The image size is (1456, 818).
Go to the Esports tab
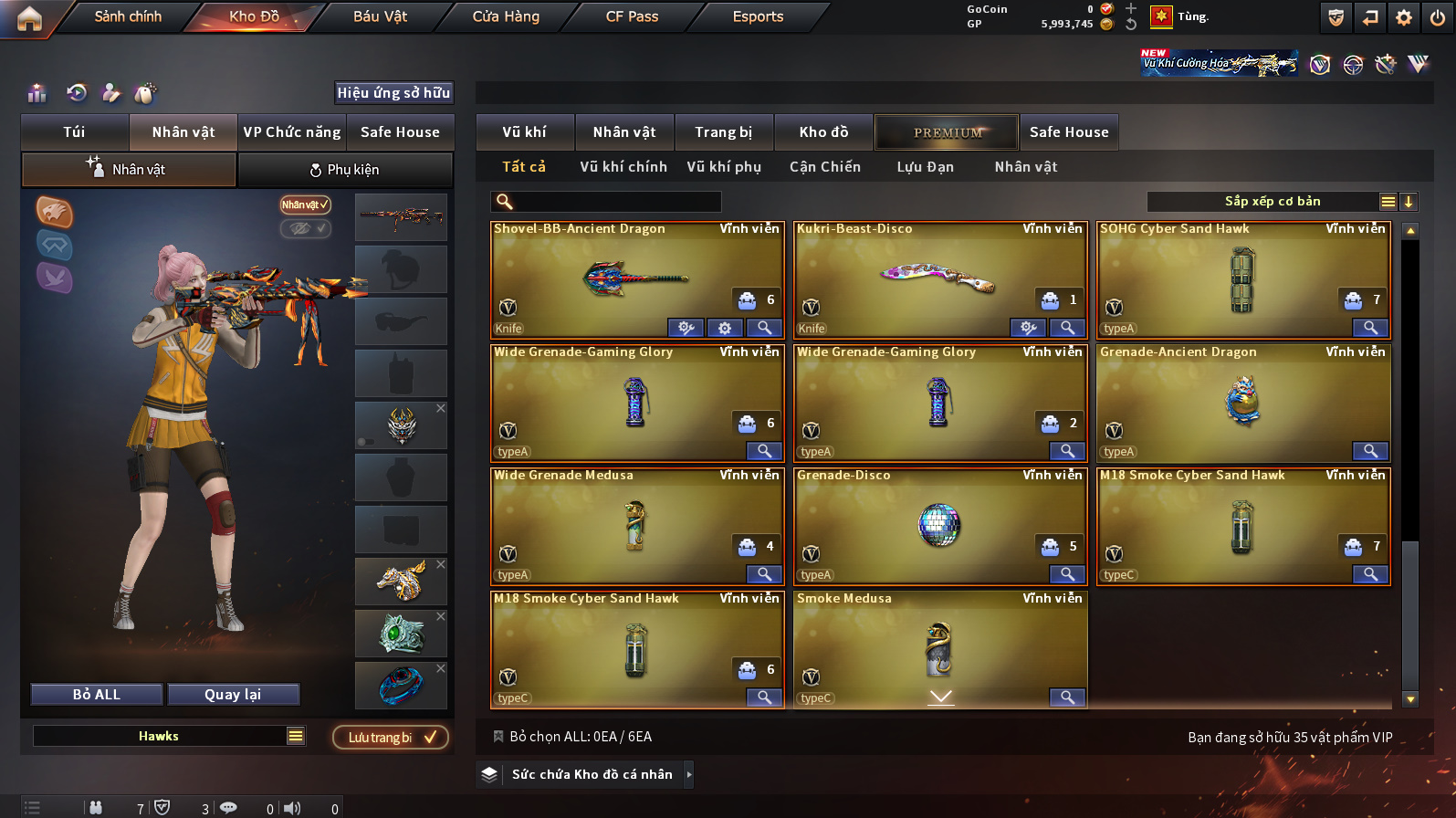(x=758, y=16)
